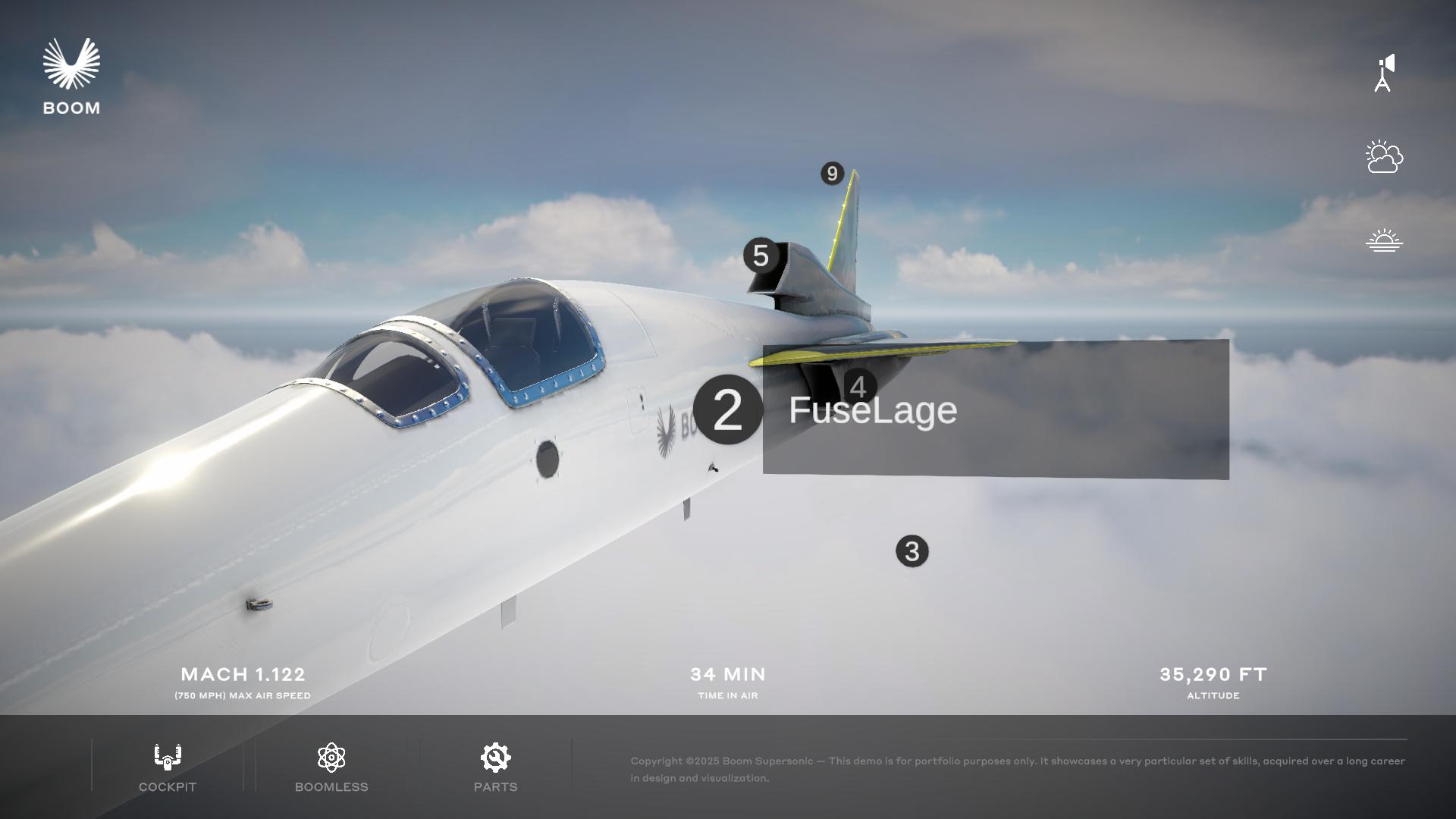Click numbered marker 3 below the wing
The image size is (1456, 819).
click(912, 550)
